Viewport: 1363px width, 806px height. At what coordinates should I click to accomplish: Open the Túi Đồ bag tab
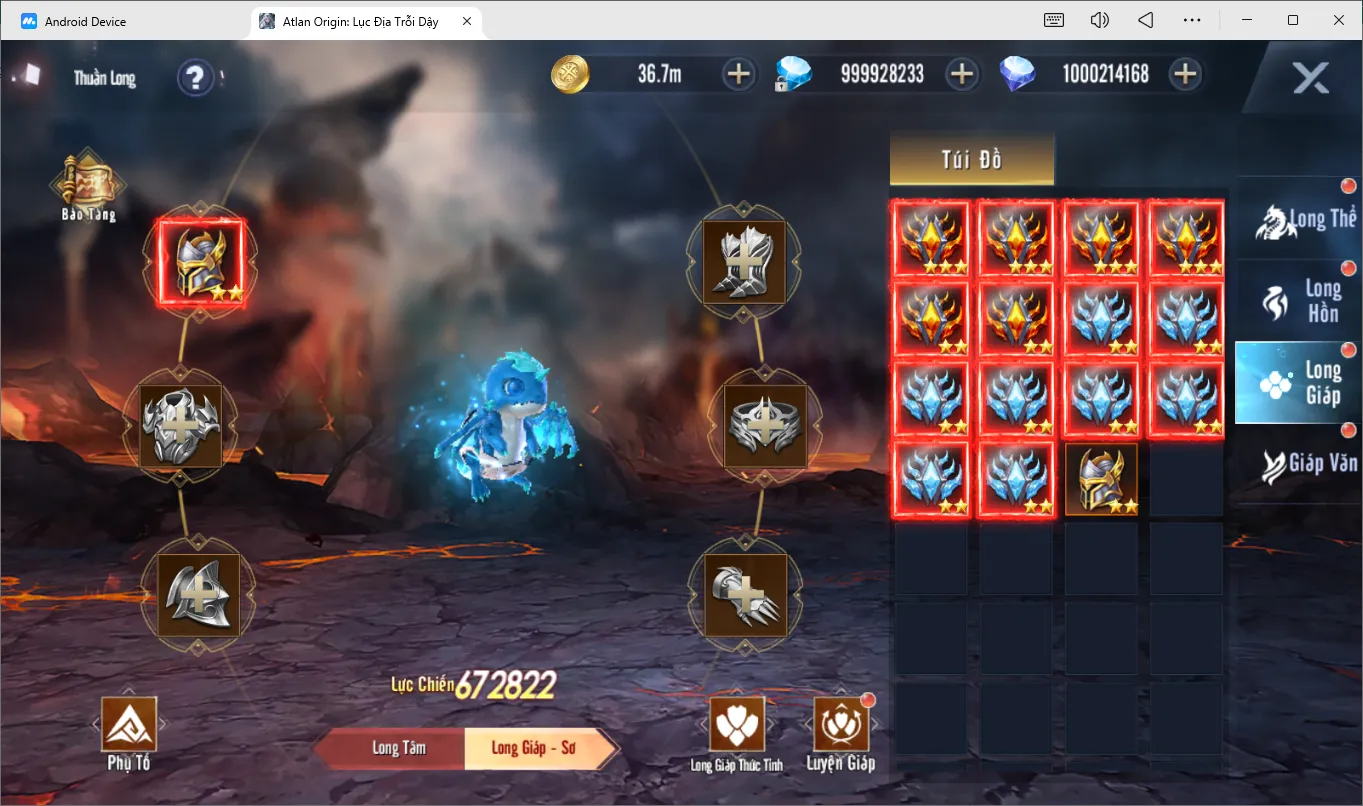971,160
